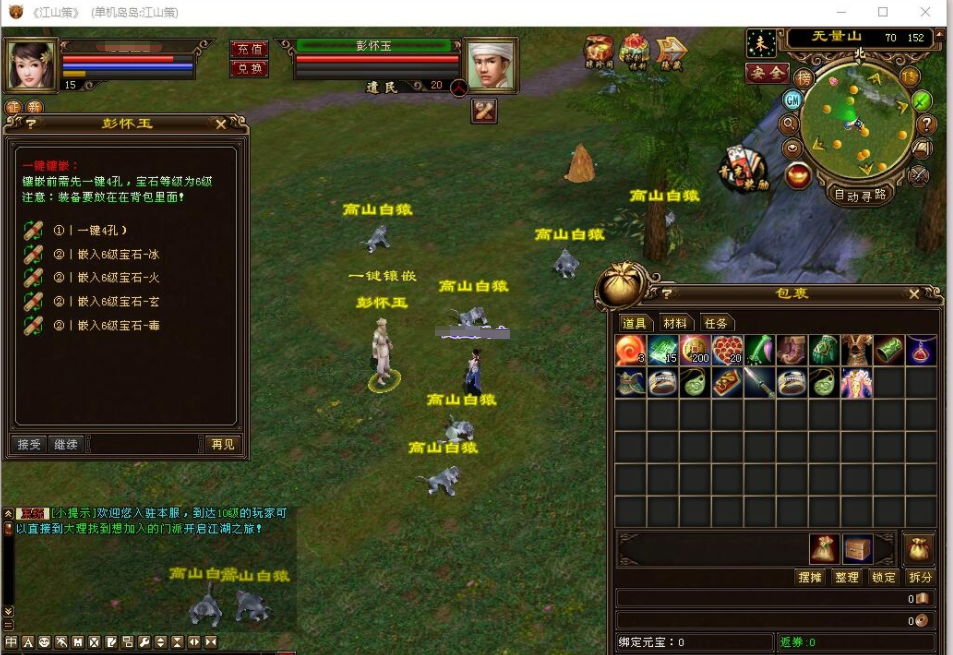Close the 包裹 inventory window
Viewport: 953px width, 655px height.
tap(914, 294)
